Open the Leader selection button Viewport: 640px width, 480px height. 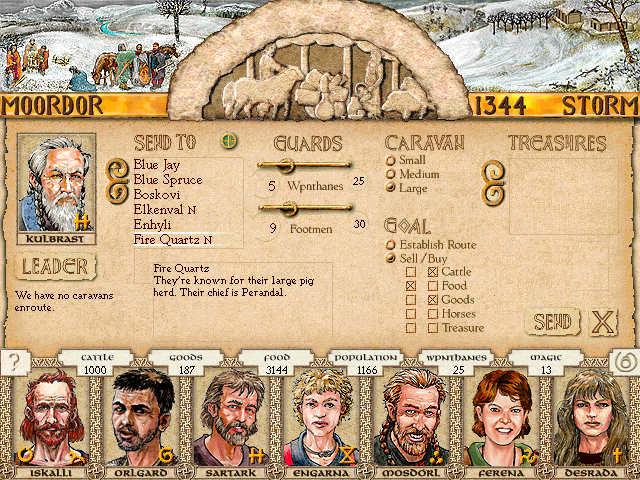pyautogui.click(x=56, y=267)
